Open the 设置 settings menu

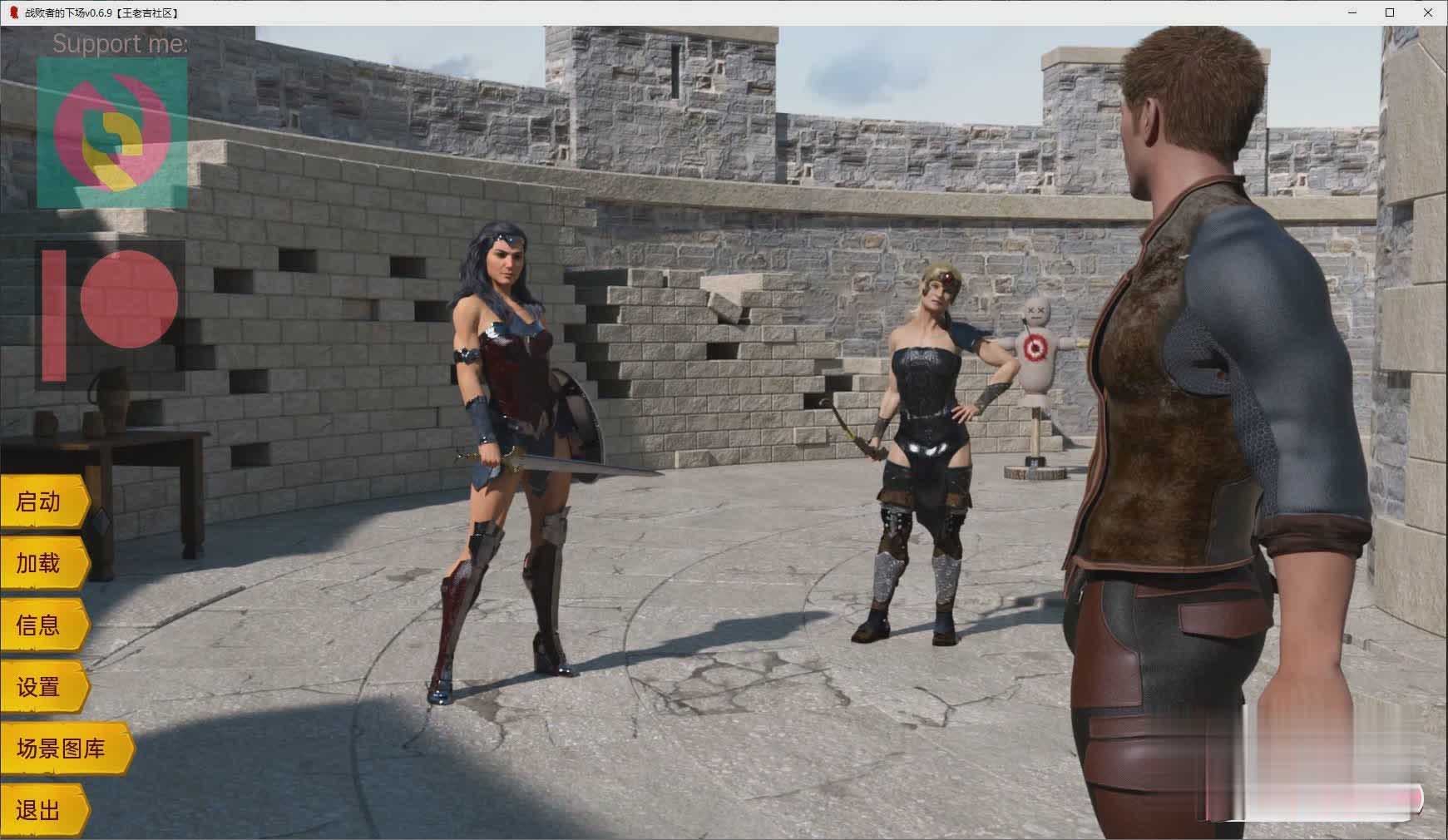pyautogui.click(x=43, y=687)
